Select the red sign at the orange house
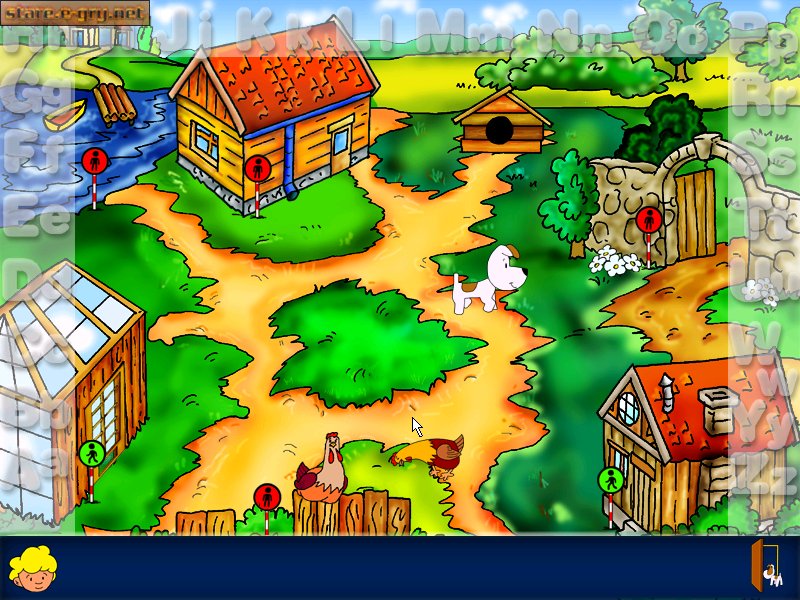The image size is (800, 600). (x=258, y=168)
